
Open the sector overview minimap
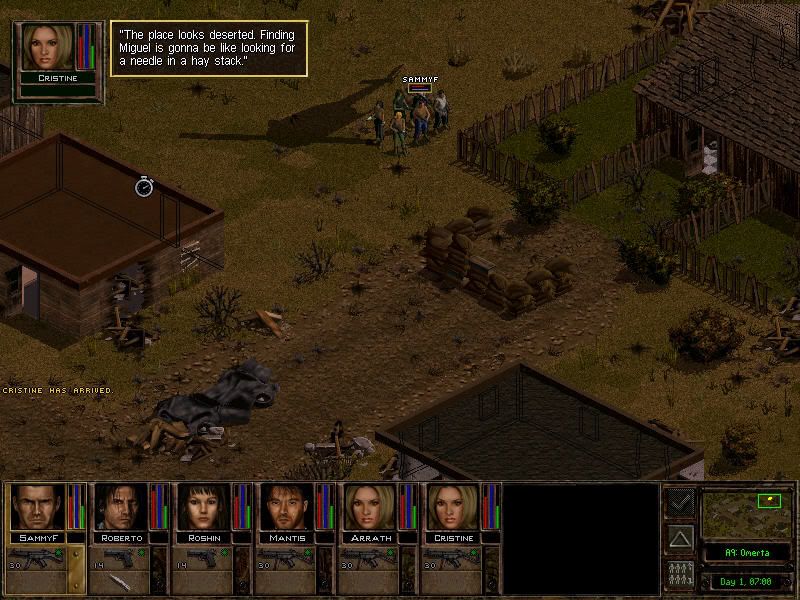tap(742, 512)
